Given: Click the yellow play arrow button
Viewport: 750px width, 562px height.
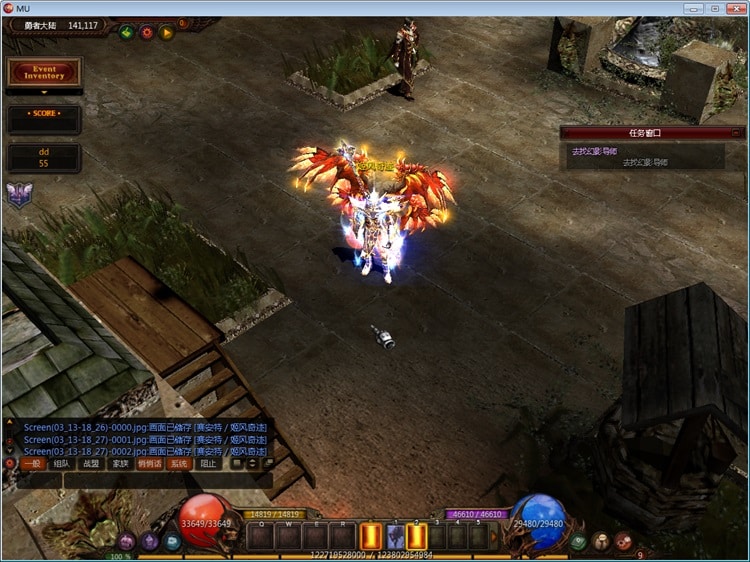Looking at the screenshot, I should tap(167, 32).
